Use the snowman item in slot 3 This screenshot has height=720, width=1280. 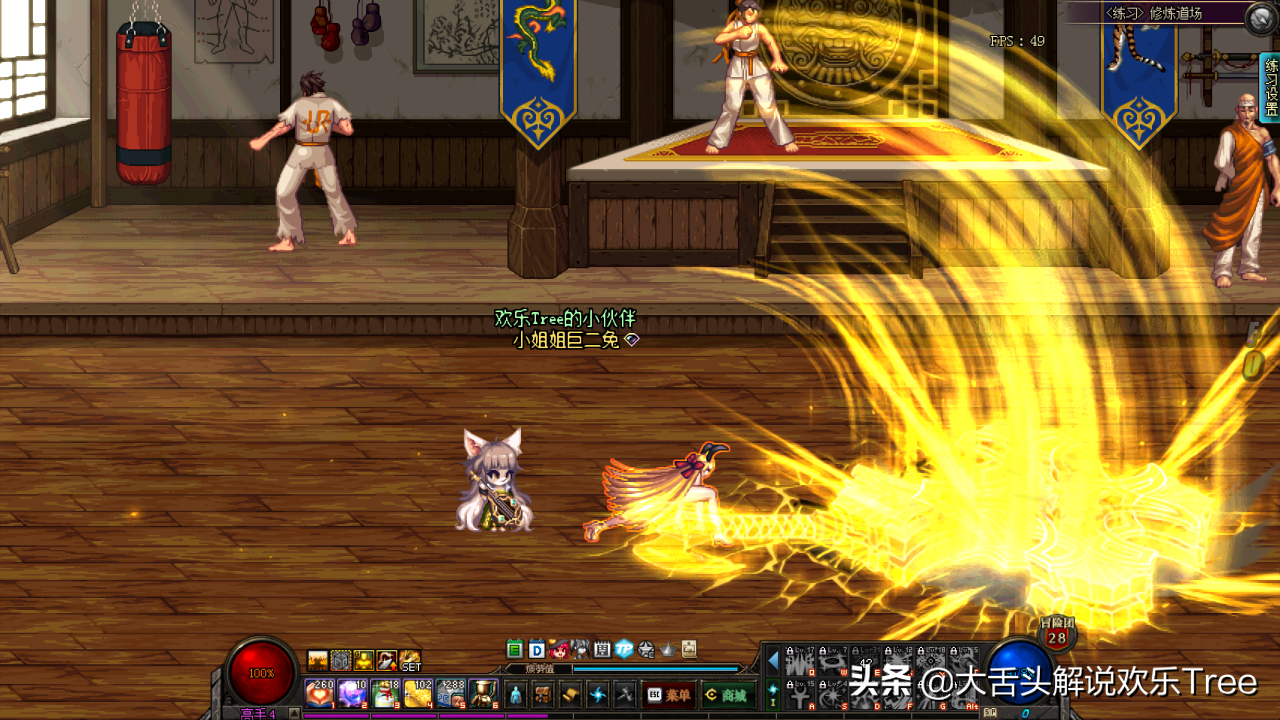point(384,693)
